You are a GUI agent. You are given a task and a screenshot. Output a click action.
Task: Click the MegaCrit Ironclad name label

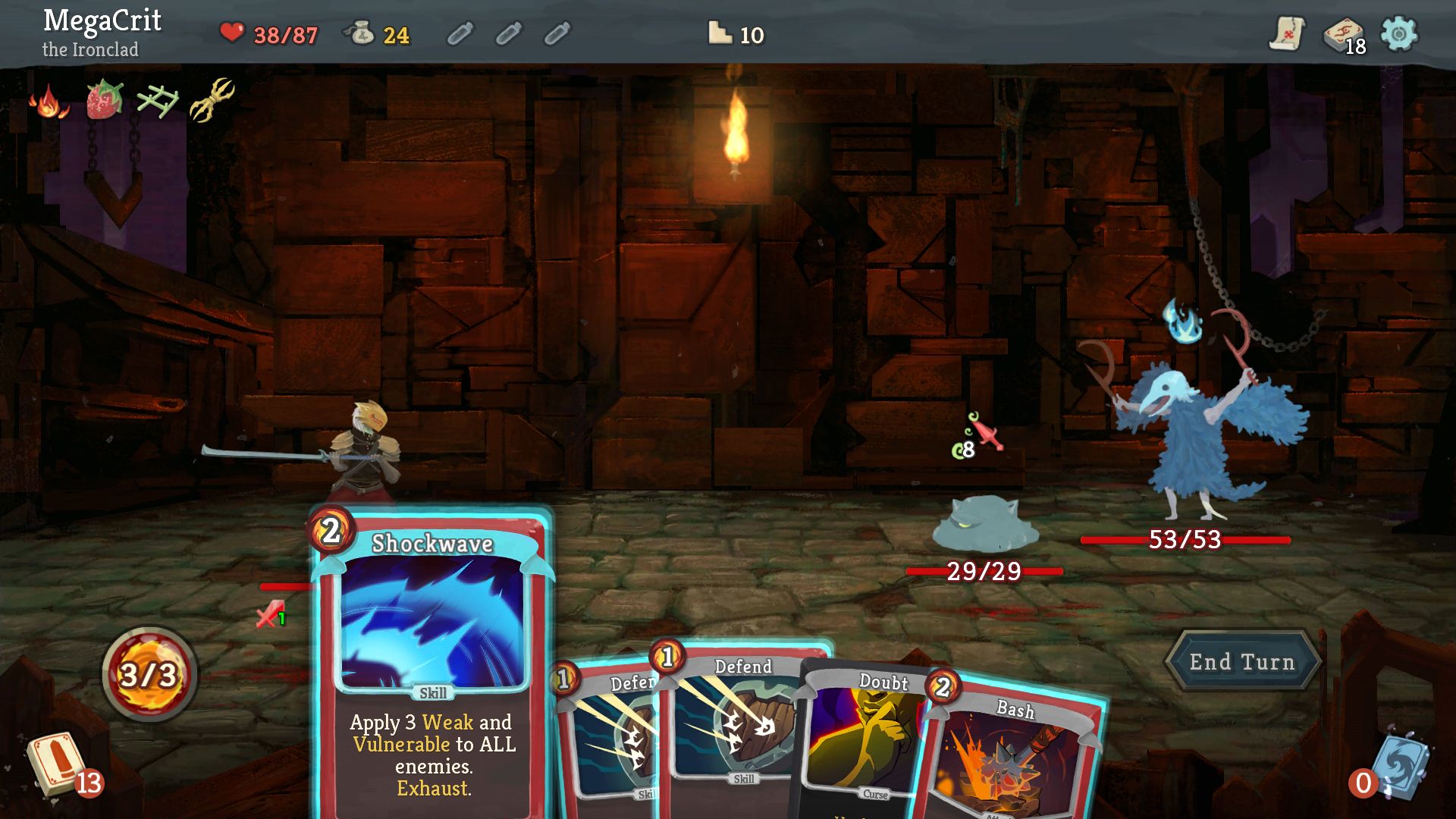coord(101,30)
